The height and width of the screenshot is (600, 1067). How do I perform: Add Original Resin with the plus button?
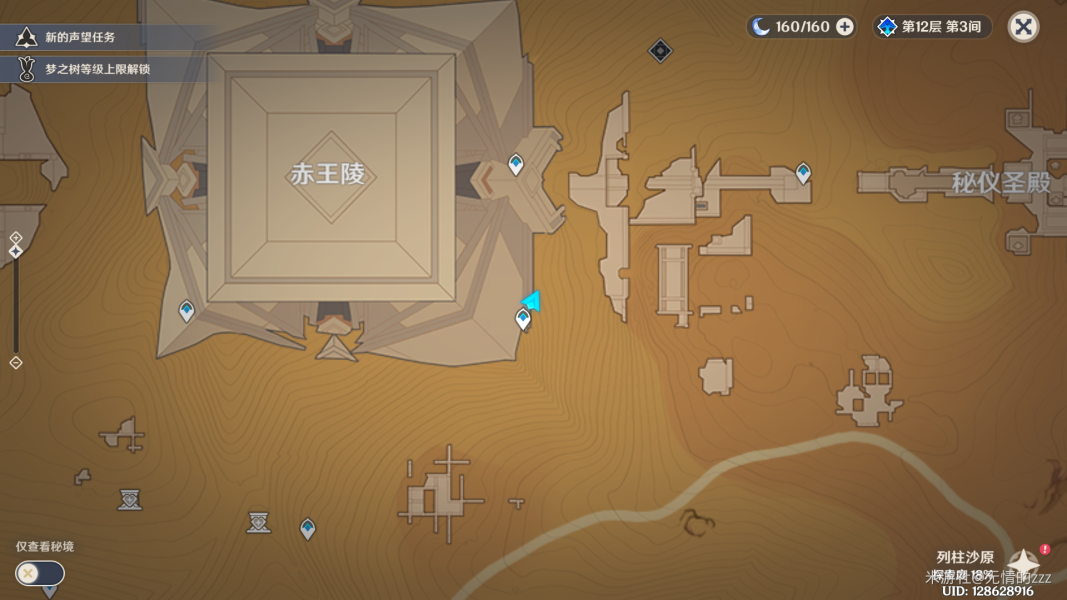click(845, 27)
